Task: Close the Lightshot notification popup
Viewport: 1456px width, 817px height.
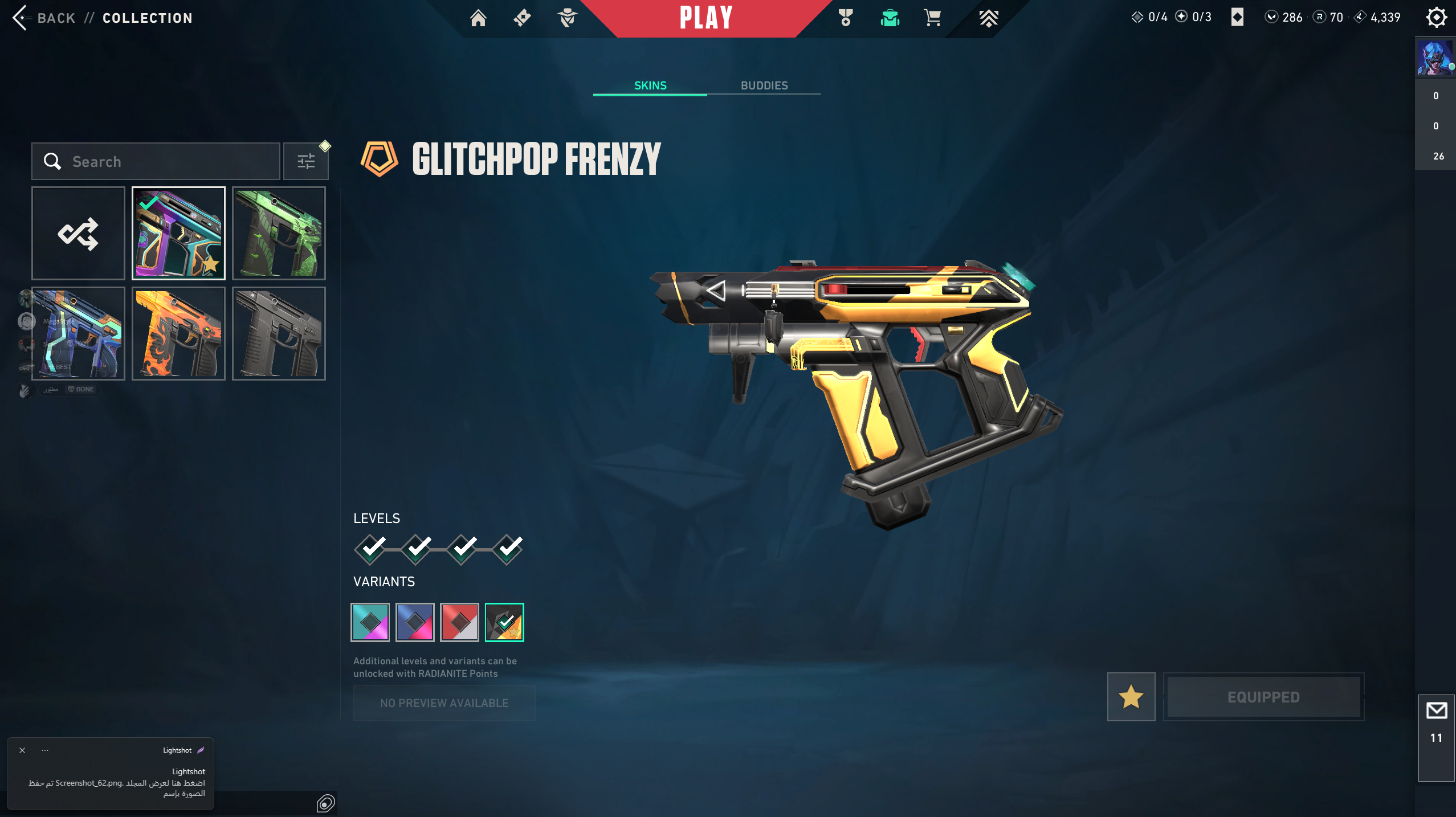Action: pyautogui.click(x=22, y=750)
